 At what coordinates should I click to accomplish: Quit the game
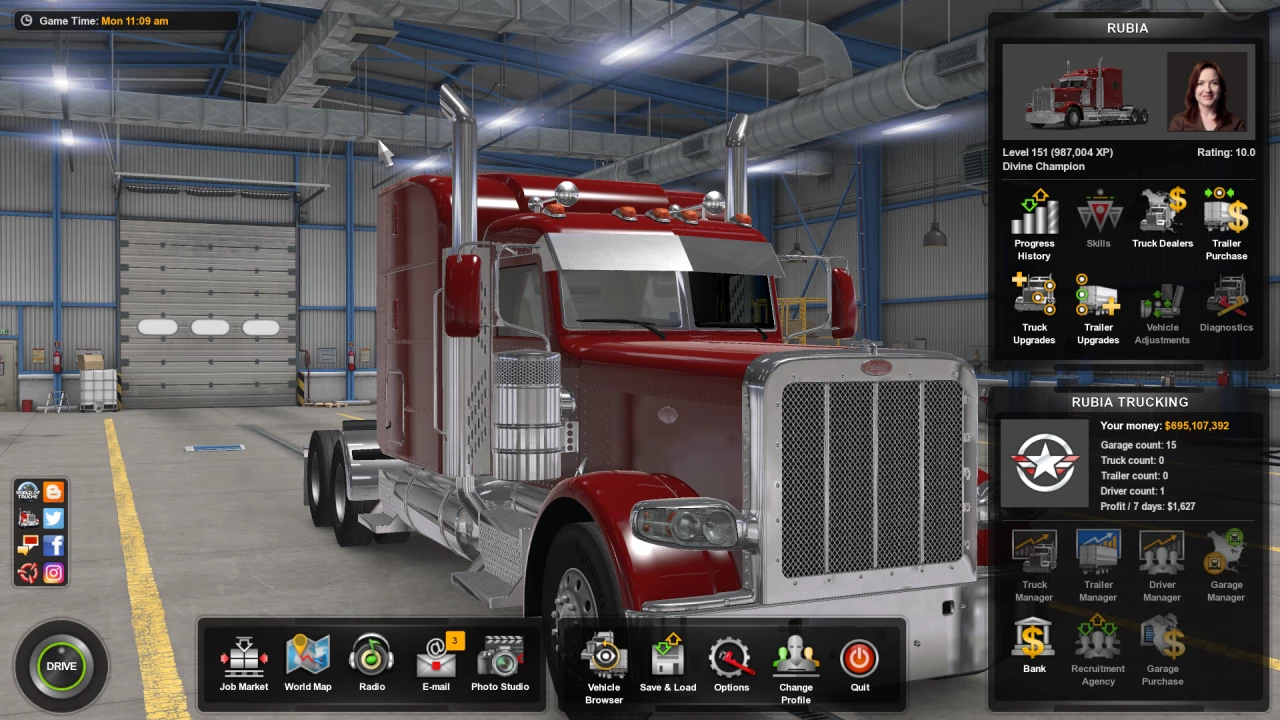coord(860,664)
